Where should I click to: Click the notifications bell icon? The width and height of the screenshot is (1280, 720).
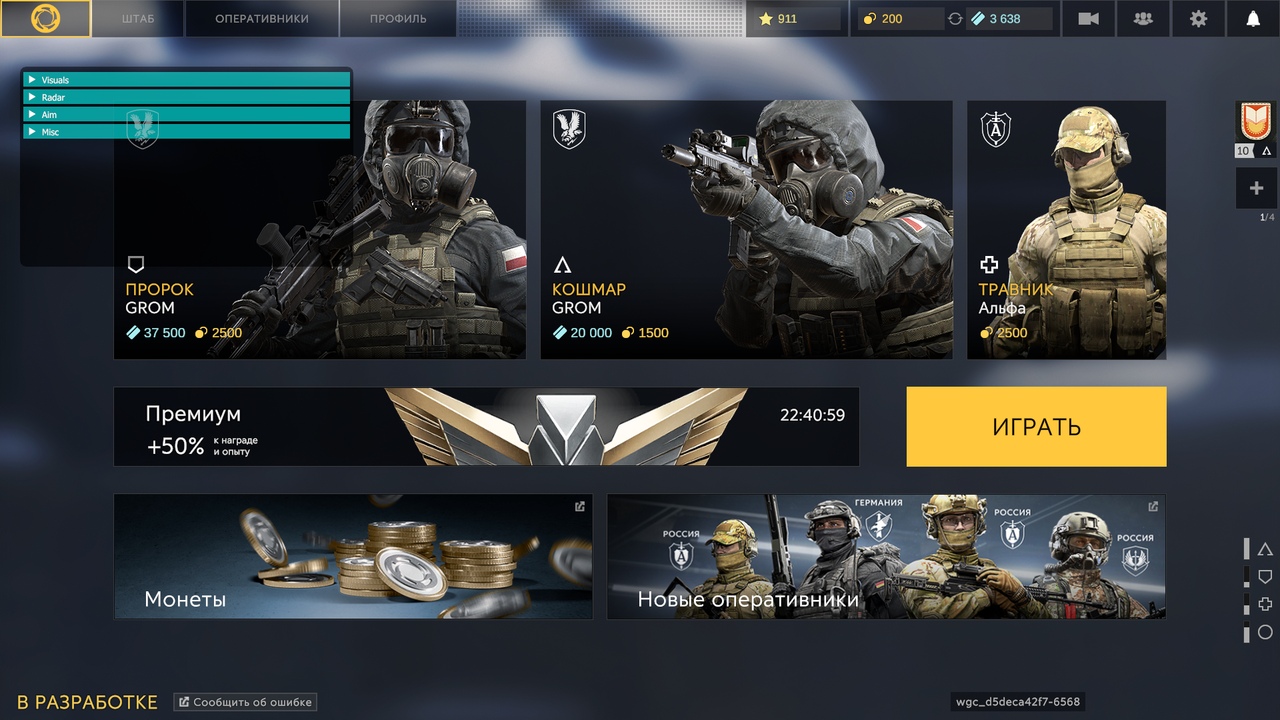(1255, 18)
